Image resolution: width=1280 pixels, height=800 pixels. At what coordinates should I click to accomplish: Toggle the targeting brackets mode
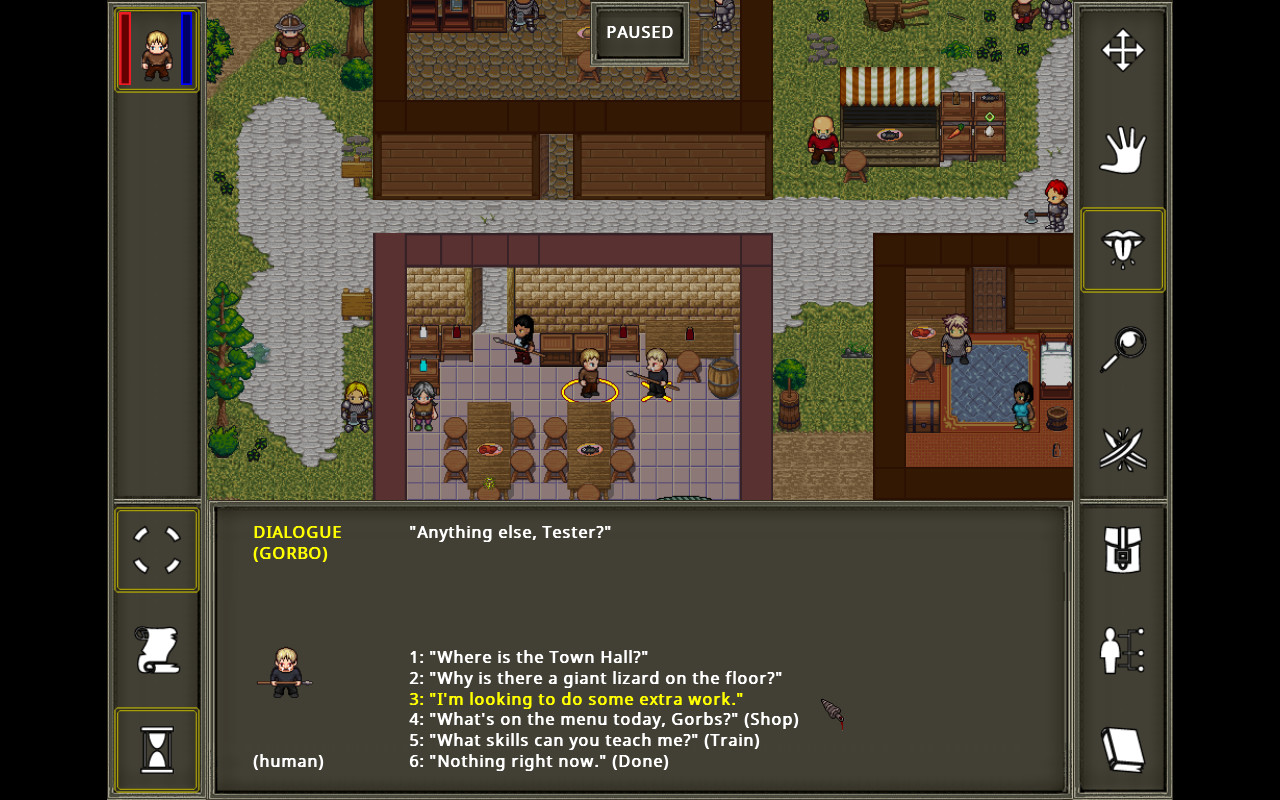[x=155, y=549]
